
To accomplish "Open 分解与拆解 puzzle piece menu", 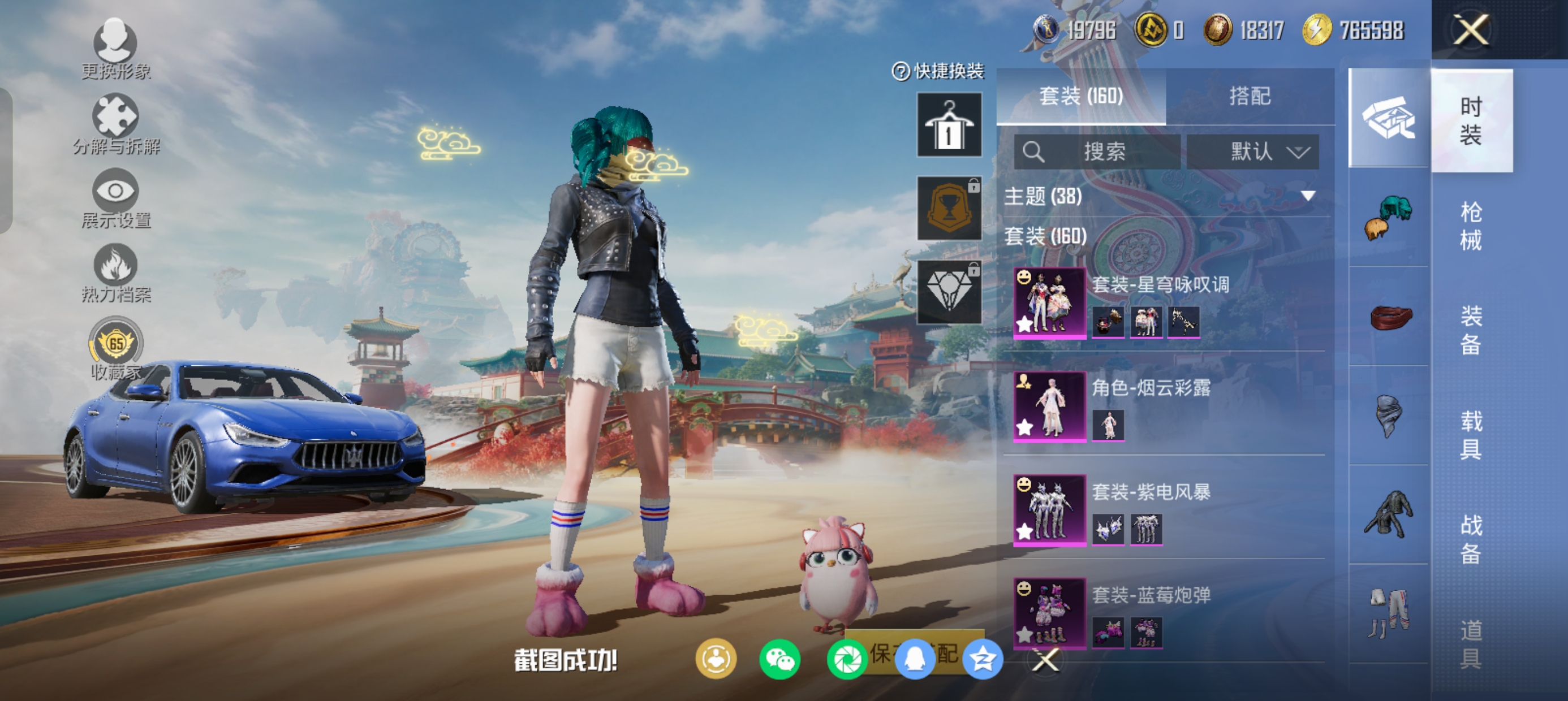I will pyautogui.click(x=115, y=124).
